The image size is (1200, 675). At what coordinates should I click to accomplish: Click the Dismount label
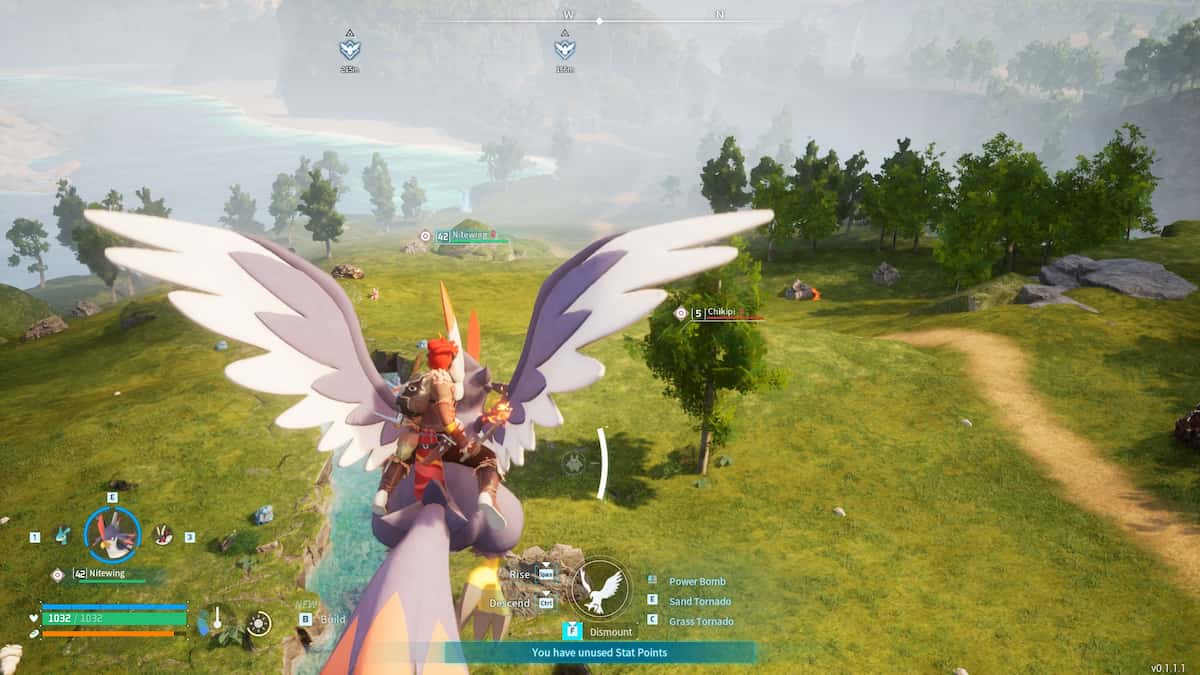coord(610,632)
